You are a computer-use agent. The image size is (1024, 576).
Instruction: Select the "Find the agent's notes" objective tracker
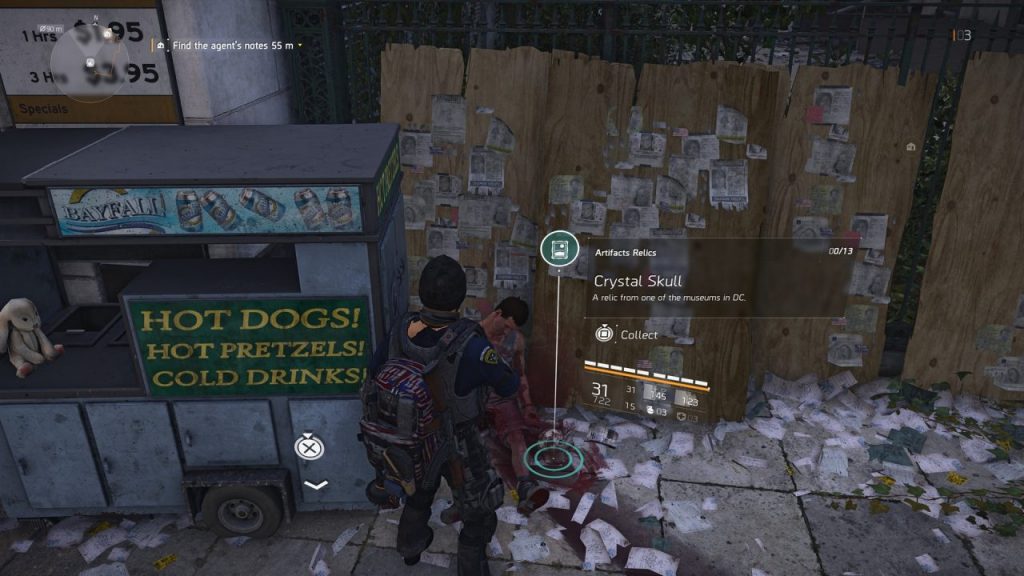[231, 45]
